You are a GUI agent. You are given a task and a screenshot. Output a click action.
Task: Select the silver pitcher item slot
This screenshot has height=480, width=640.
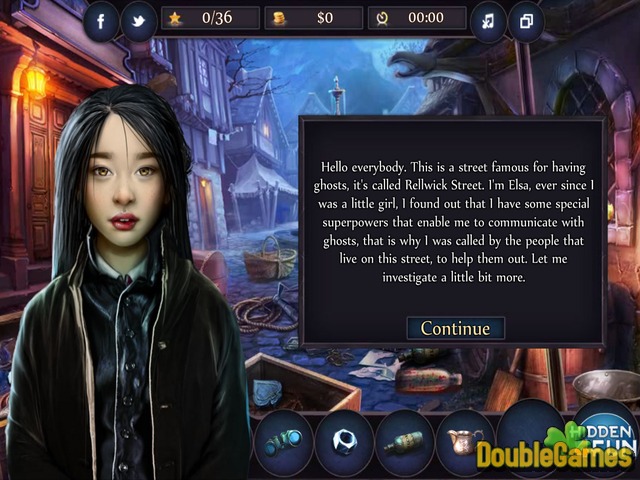[x=464, y=440]
